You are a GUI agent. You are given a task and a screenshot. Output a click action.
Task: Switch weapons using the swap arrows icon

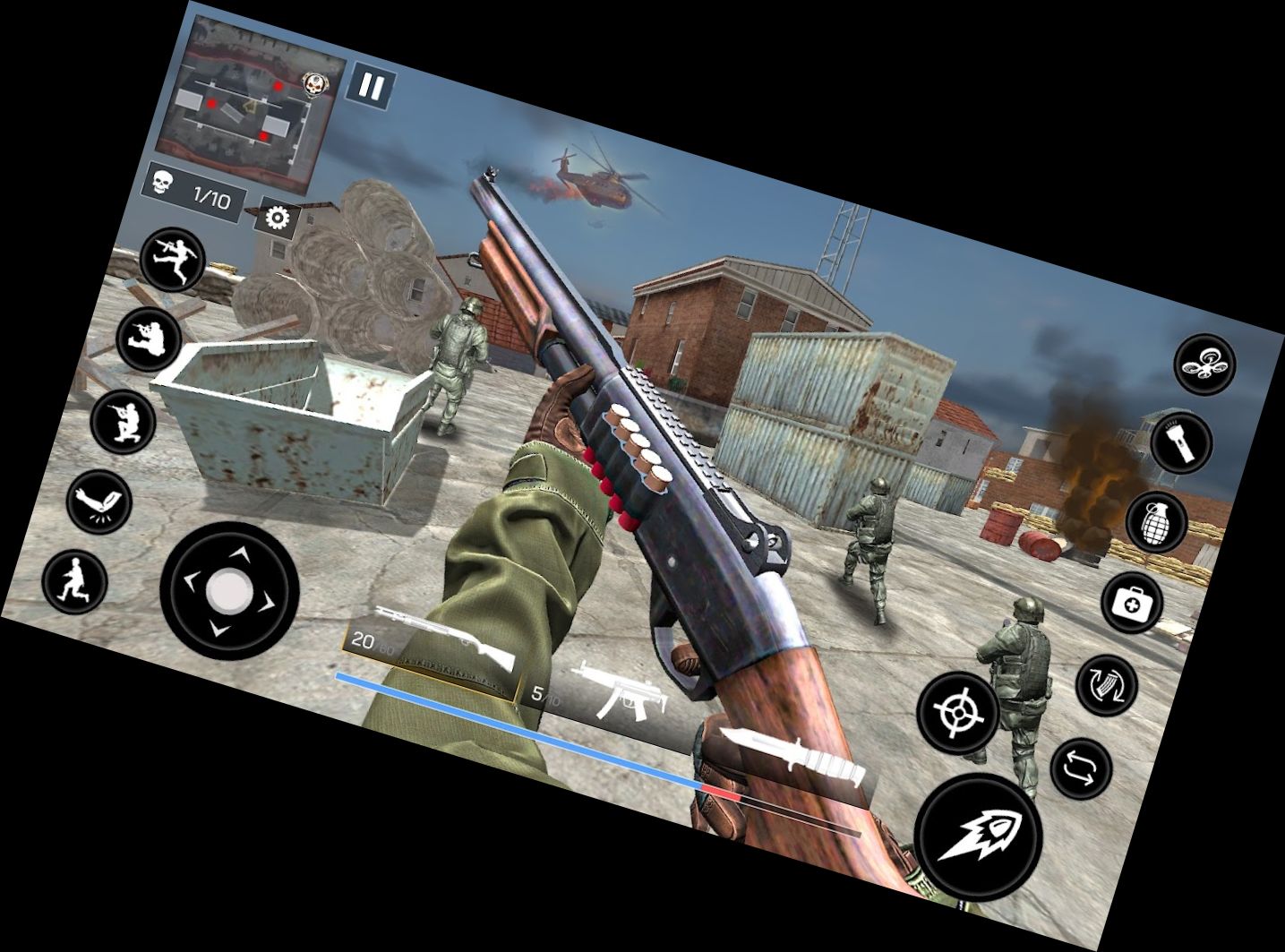[x=1083, y=768]
